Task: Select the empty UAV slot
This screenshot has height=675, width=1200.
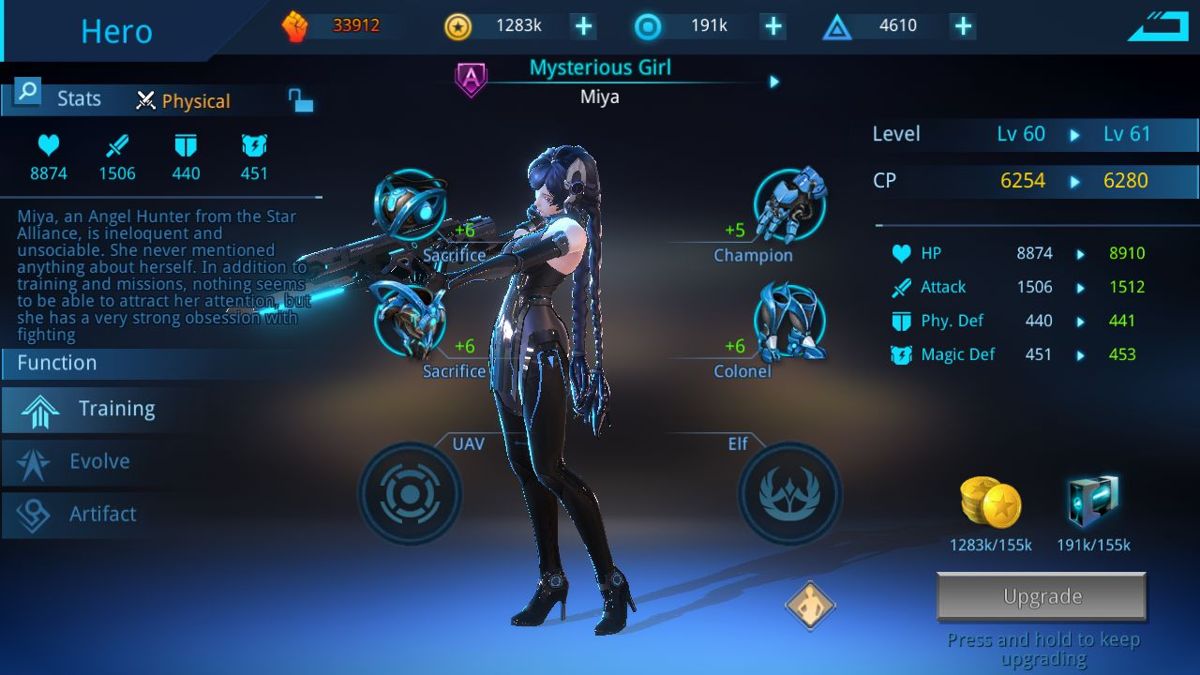Action: click(410, 494)
